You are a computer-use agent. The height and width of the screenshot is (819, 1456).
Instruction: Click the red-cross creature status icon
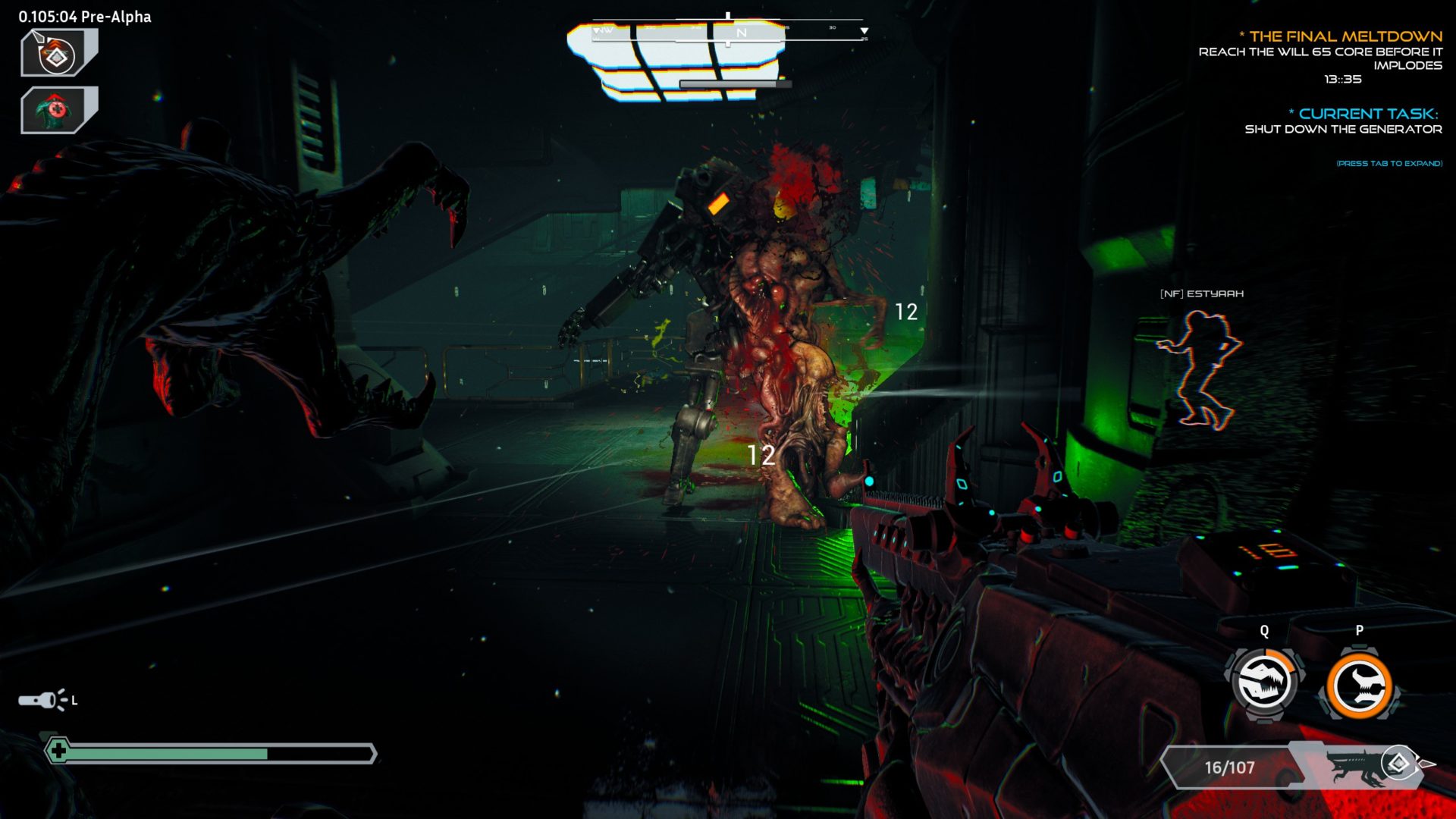[x=58, y=110]
